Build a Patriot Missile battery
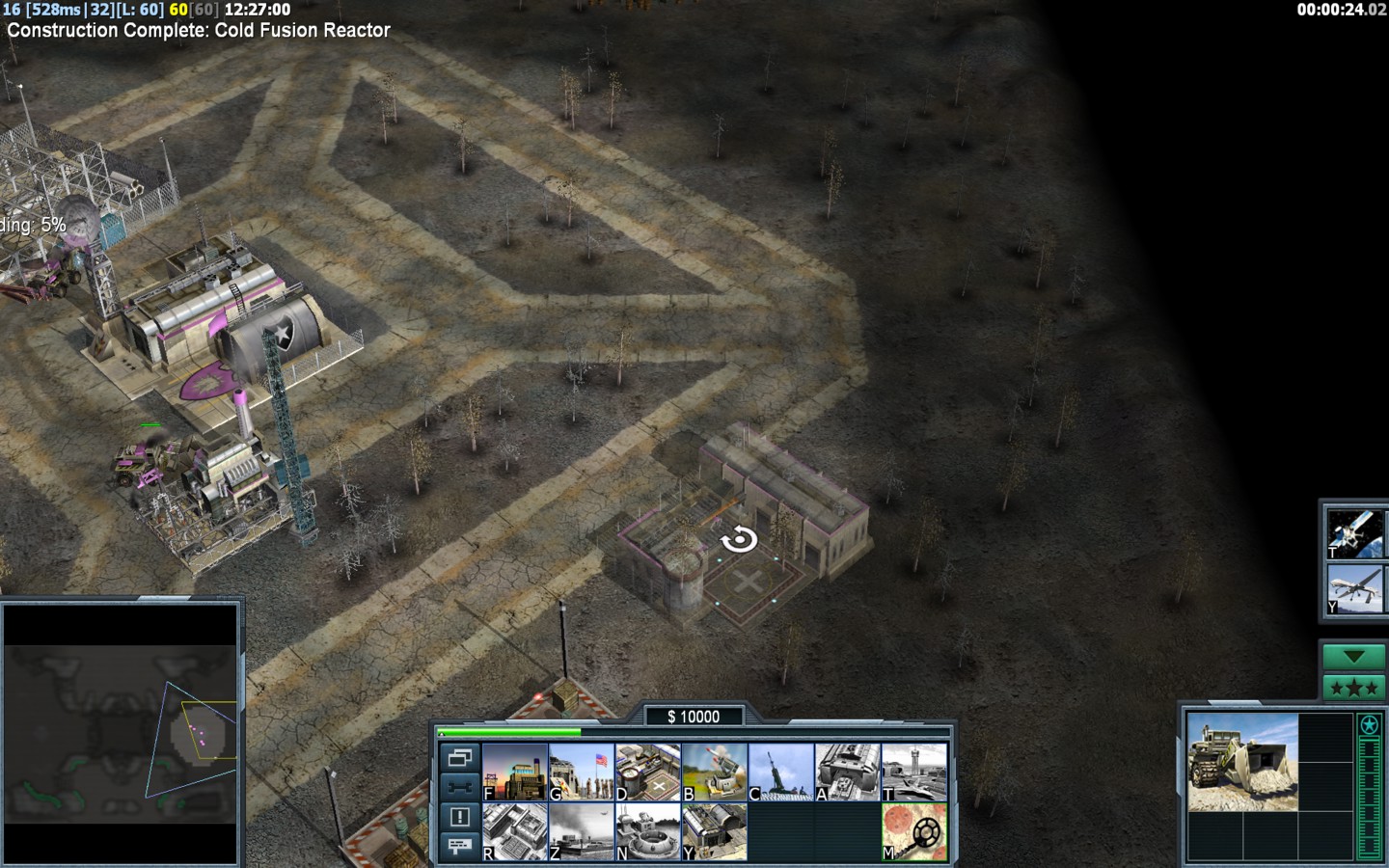1389x868 pixels. (x=715, y=772)
